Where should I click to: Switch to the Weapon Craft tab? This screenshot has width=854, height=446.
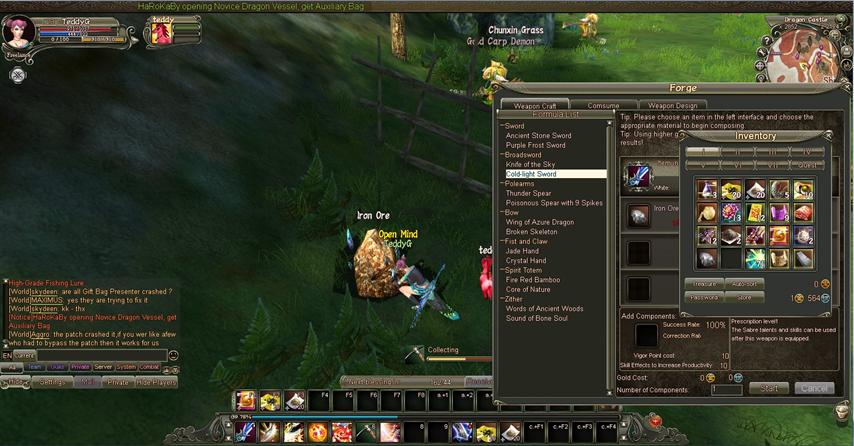[x=535, y=105]
